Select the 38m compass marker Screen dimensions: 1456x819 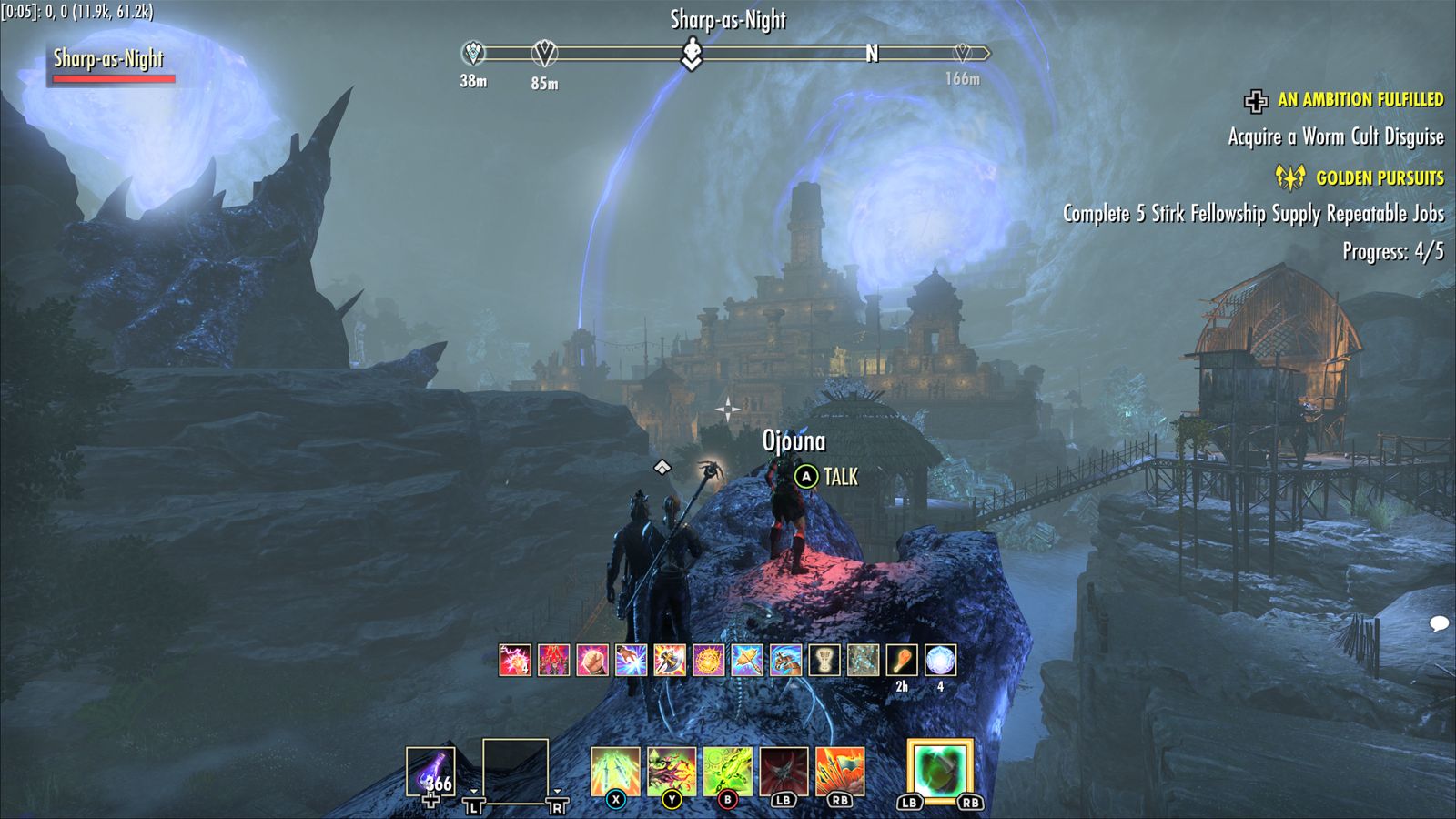click(x=473, y=54)
